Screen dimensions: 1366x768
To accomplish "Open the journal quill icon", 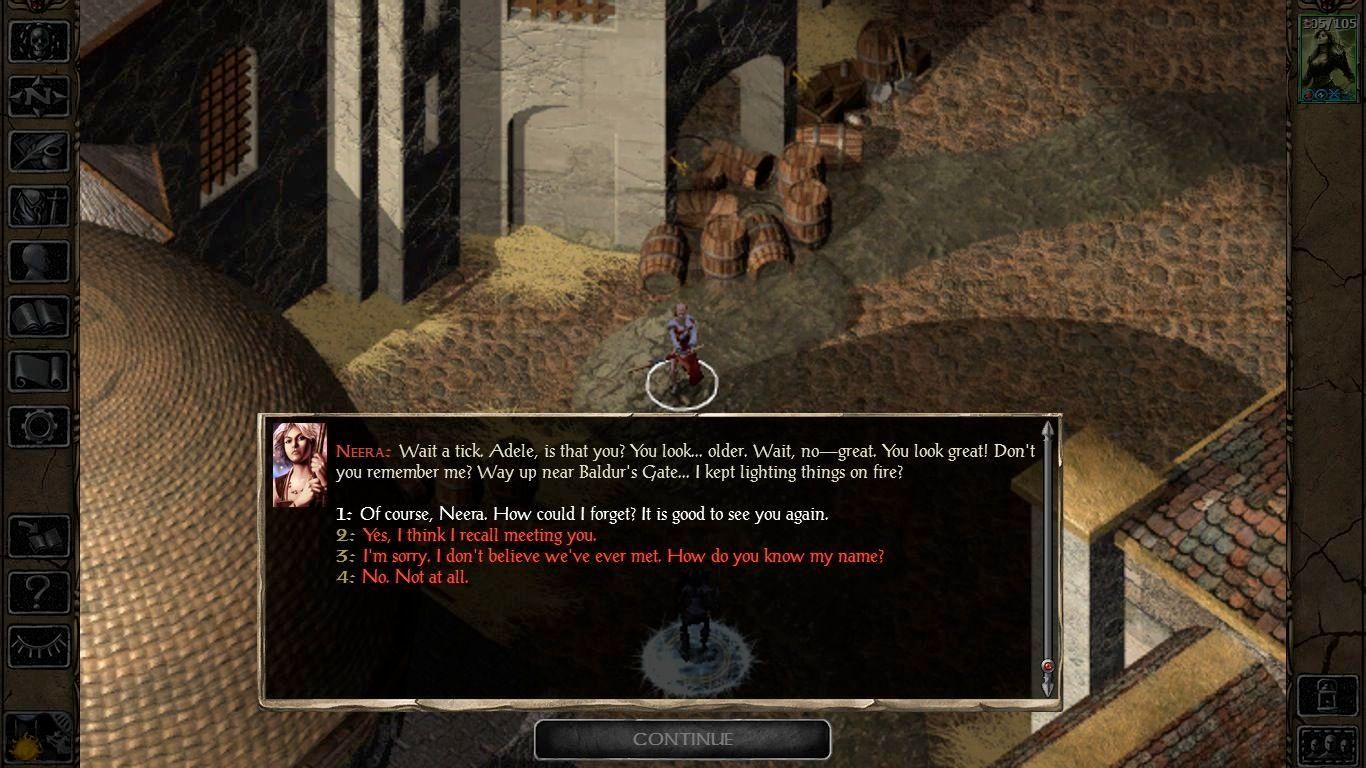I will point(39,152).
